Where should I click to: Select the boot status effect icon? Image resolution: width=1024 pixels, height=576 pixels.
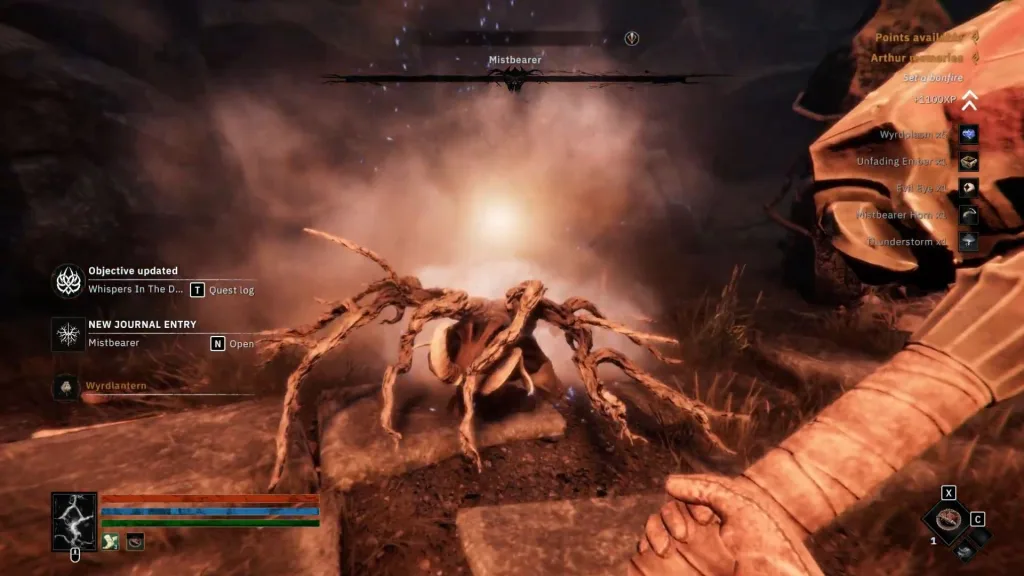coord(111,541)
